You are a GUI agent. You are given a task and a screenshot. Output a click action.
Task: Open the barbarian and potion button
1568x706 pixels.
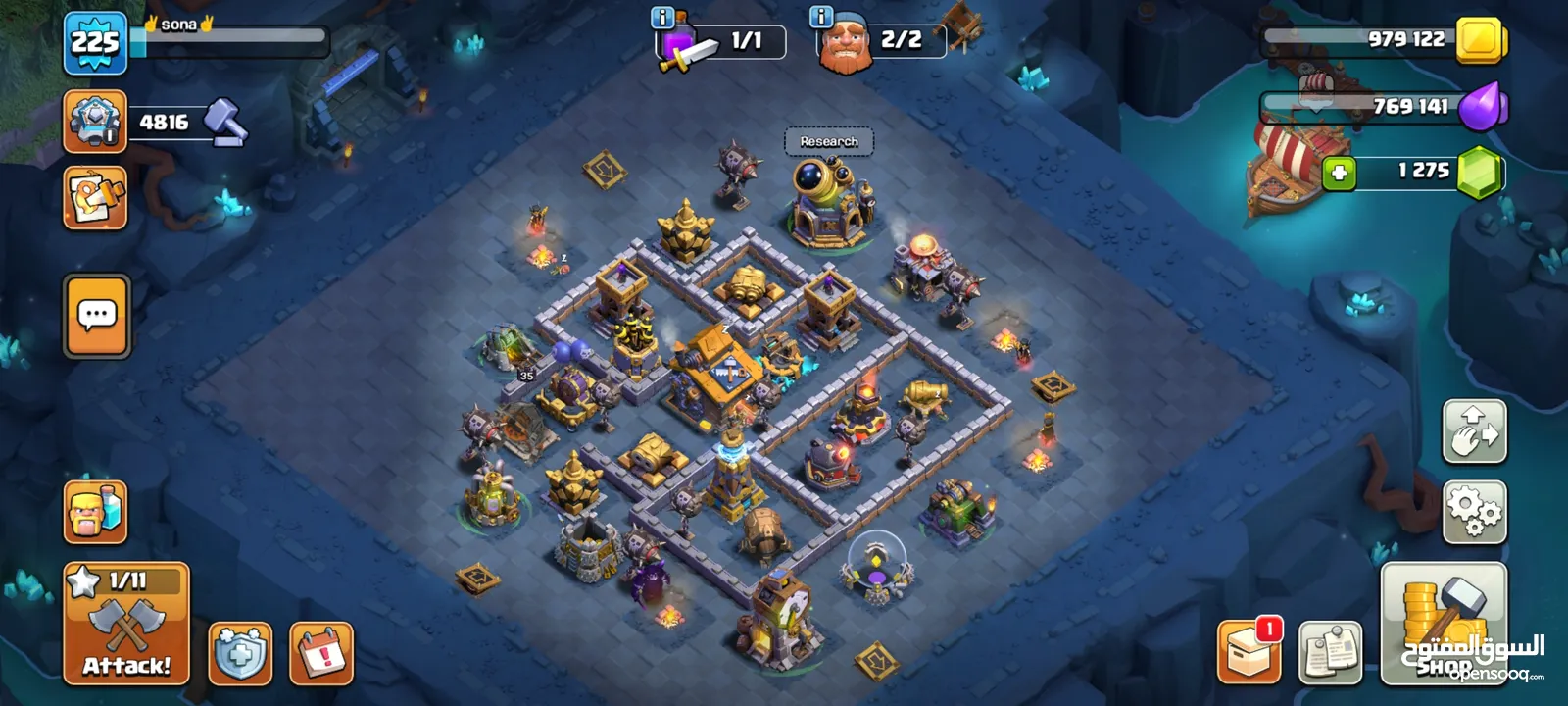tap(95, 512)
